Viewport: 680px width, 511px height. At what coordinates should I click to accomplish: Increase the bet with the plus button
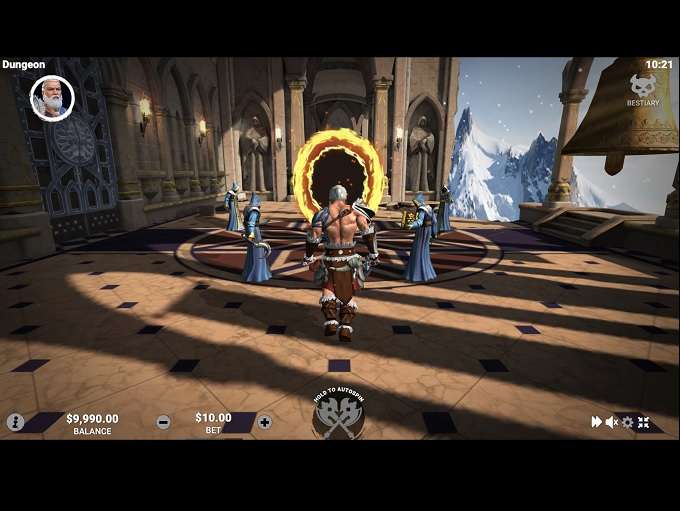tap(264, 422)
